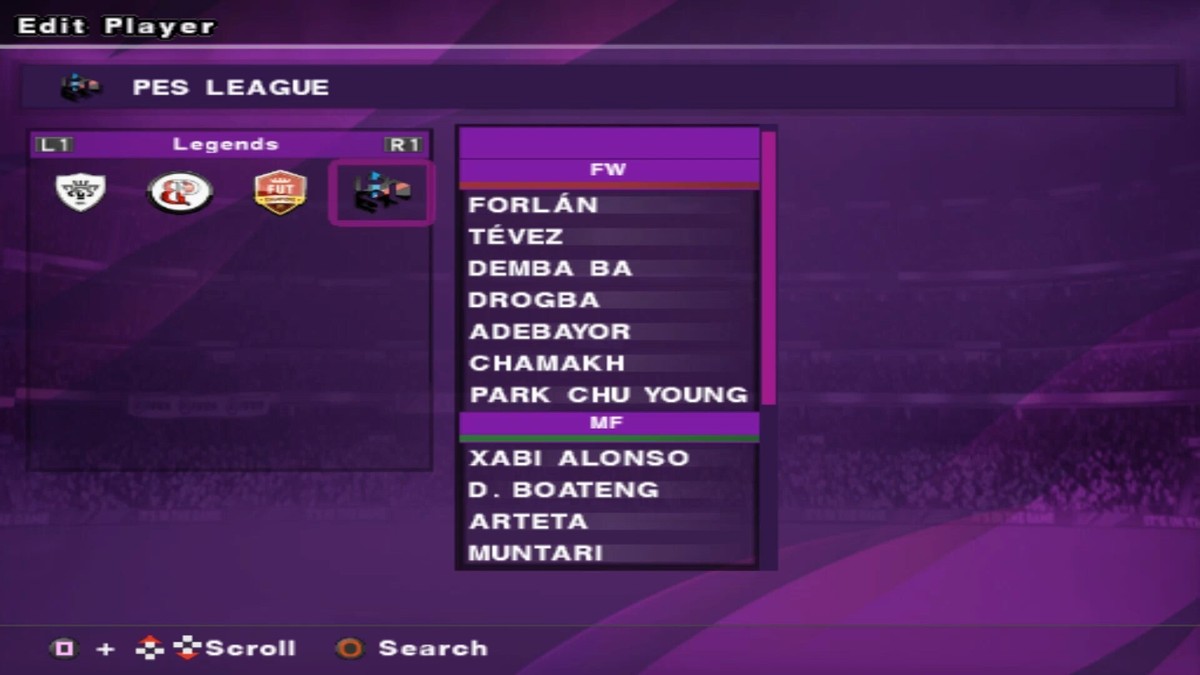
Task: Choose player Forlán from the list
Action: click(x=534, y=205)
